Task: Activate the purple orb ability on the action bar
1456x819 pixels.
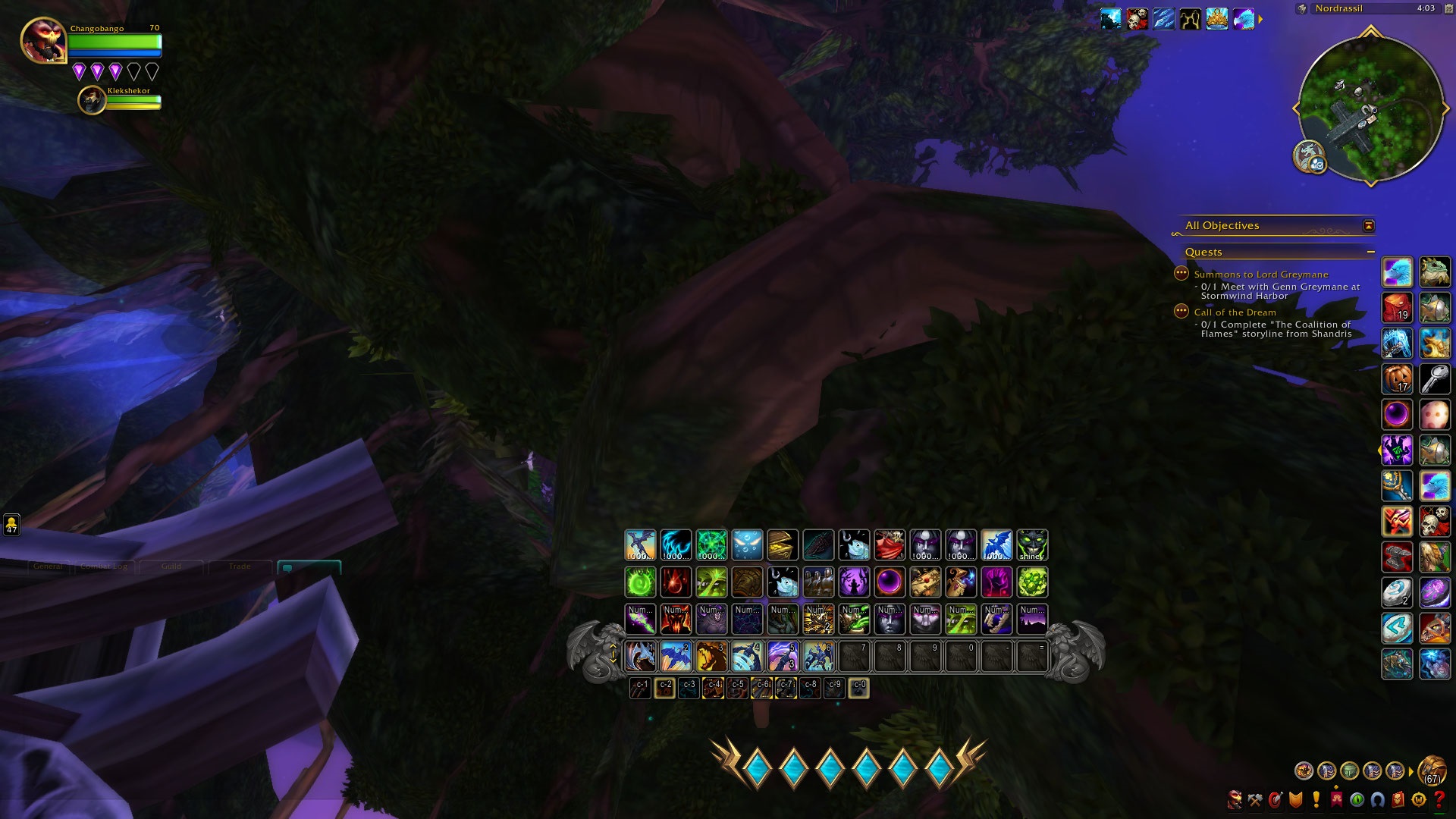Action: (890, 582)
